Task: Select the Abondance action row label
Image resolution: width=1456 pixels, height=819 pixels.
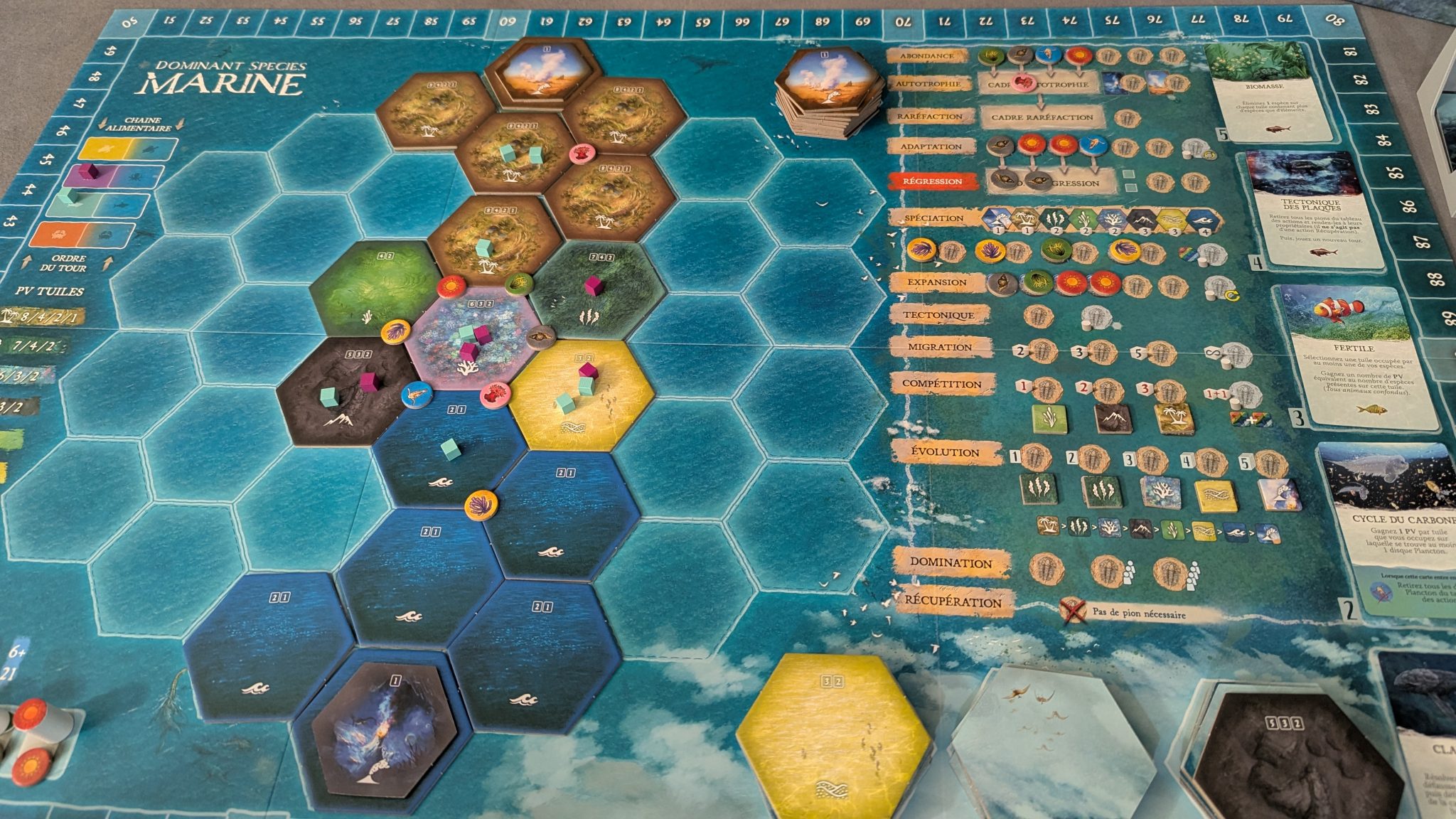Action: click(926, 55)
